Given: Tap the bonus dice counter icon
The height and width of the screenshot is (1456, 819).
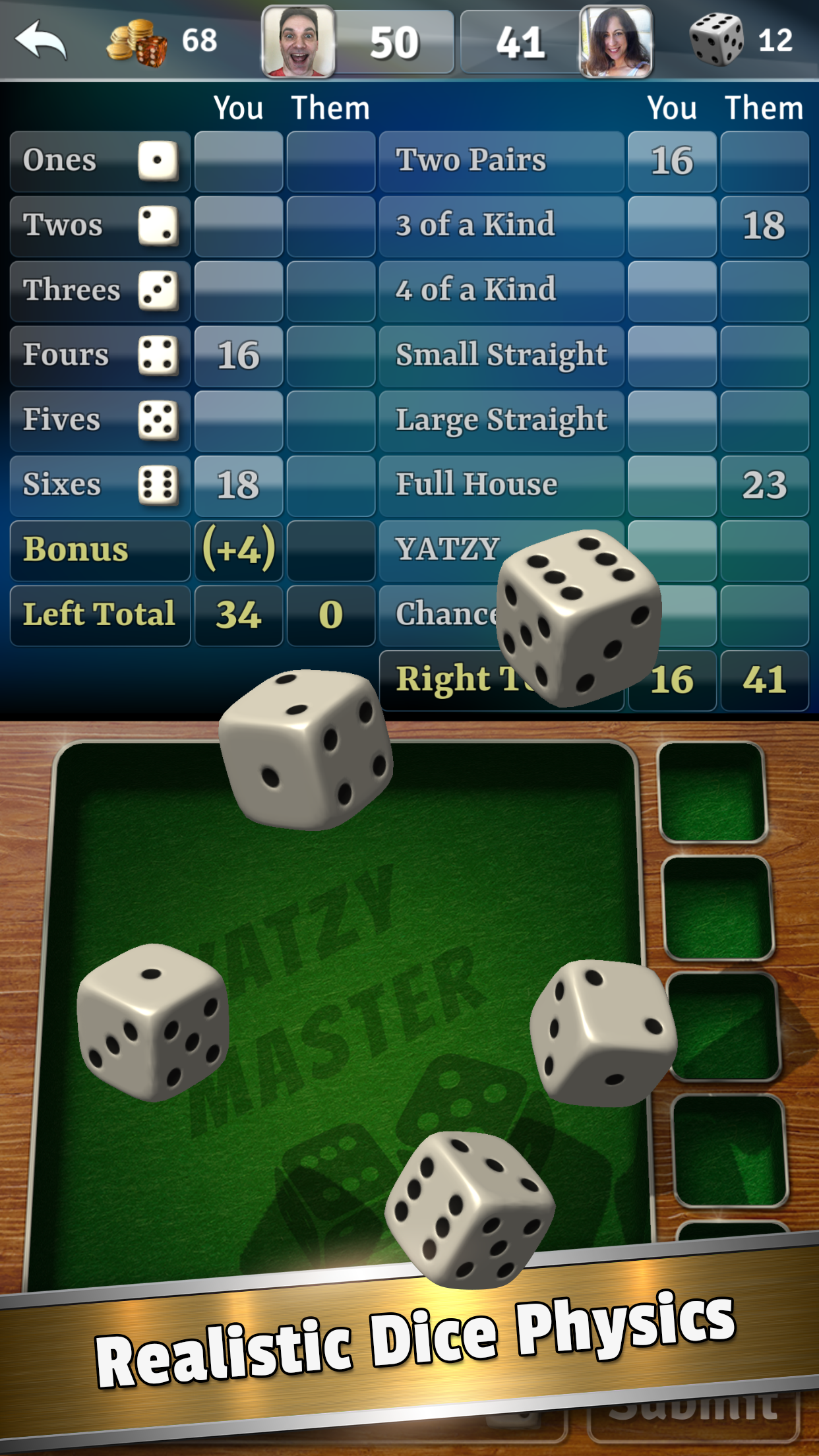Looking at the screenshot, I should click(716, 40).
